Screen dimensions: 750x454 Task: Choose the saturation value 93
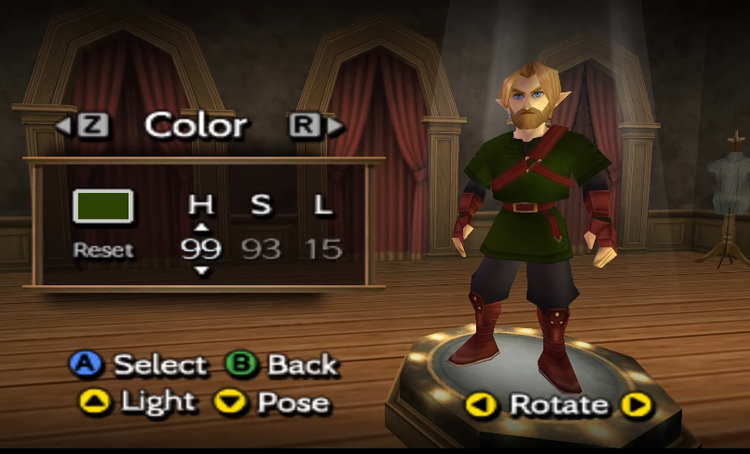tap(261, 249)
